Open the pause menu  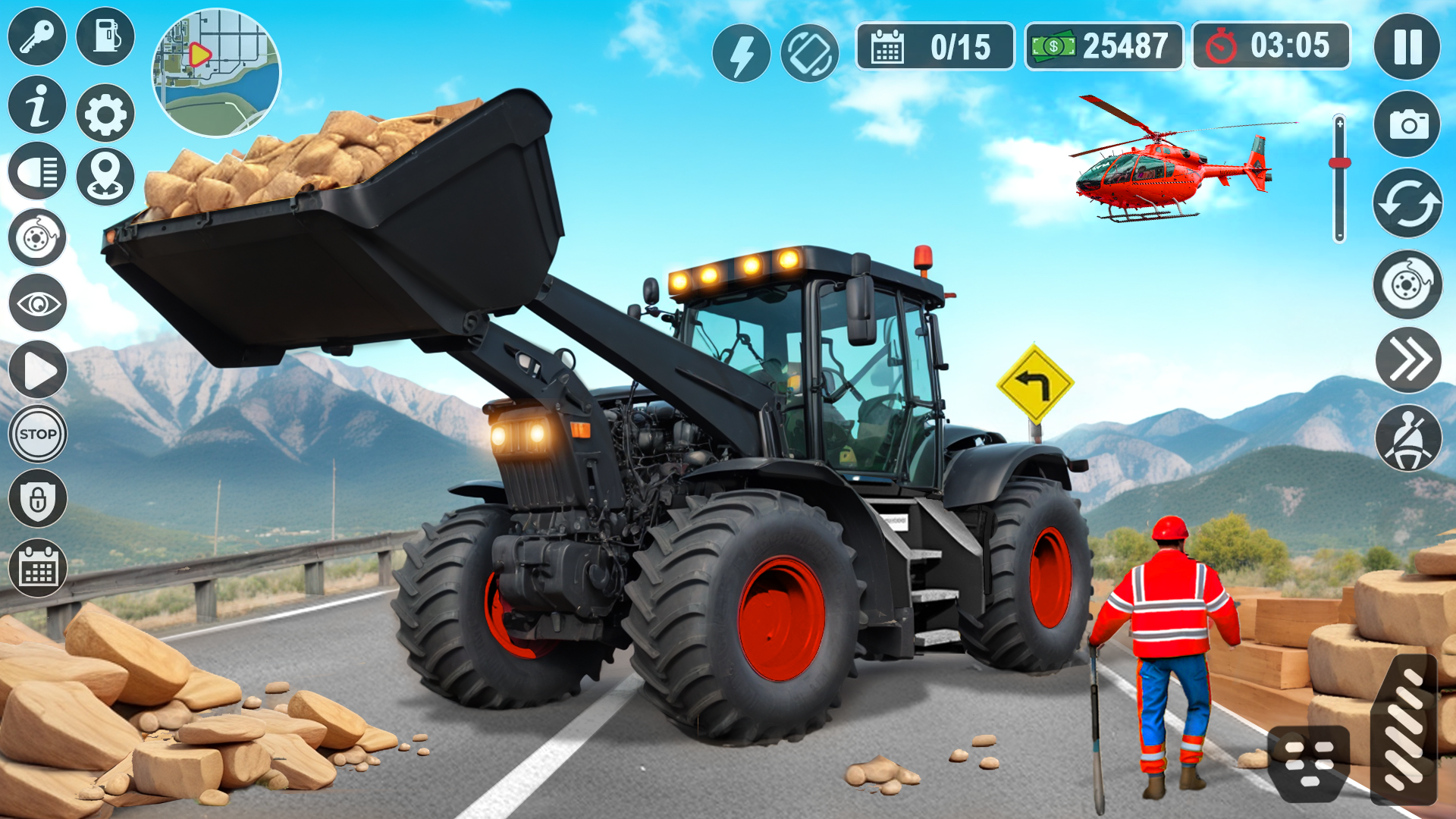click(1407, 49)
